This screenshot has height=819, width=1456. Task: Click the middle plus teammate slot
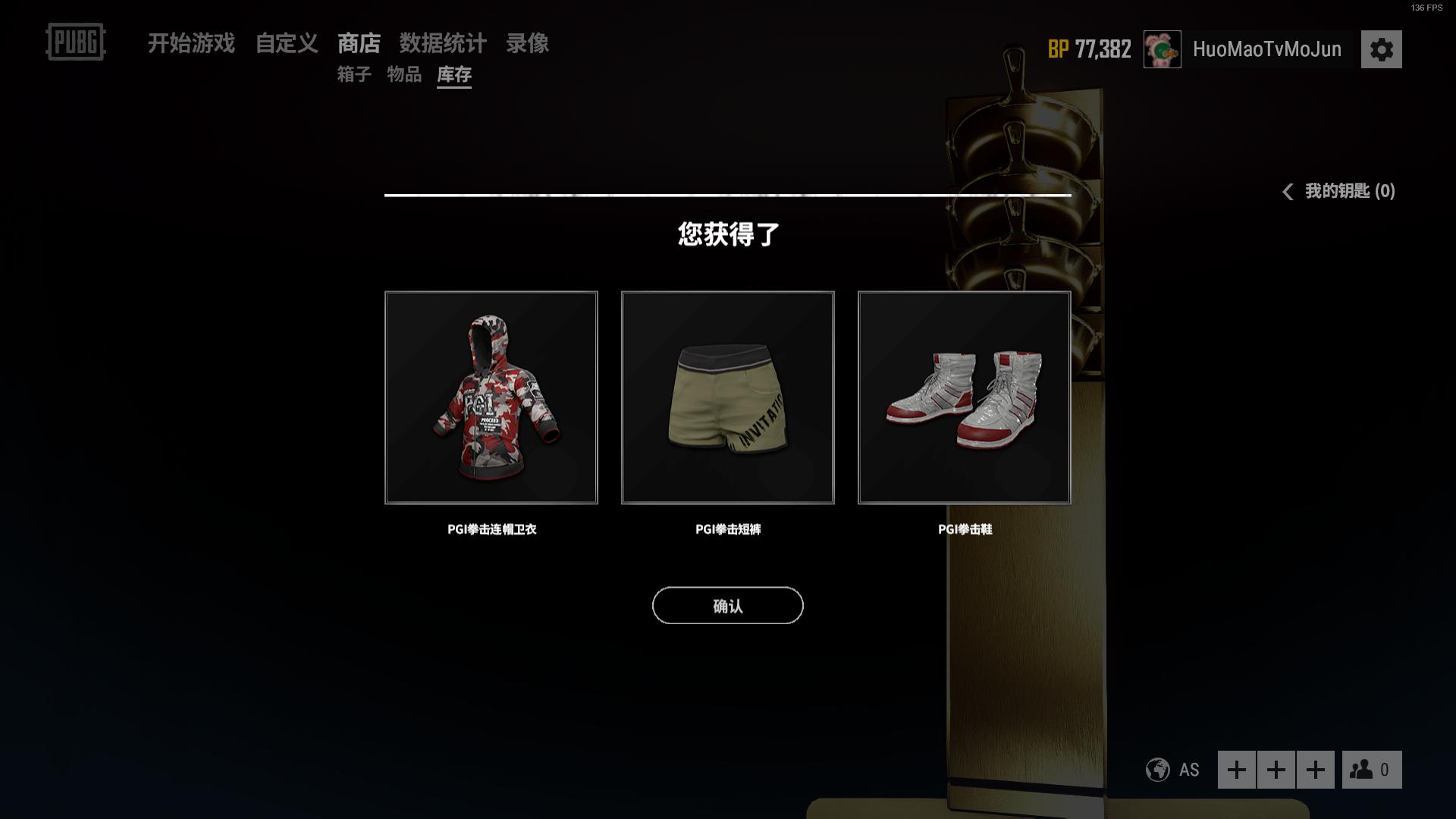(1276, 770)
